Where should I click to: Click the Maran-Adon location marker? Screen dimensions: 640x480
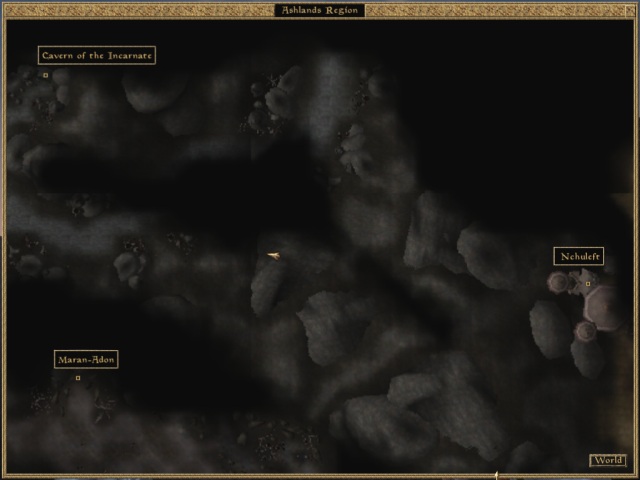(x=78, y=378)
